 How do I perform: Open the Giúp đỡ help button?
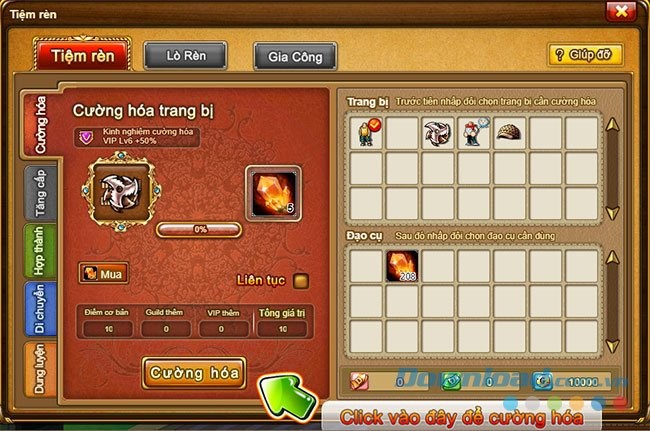pyautogui.click(x=585, y=55)
